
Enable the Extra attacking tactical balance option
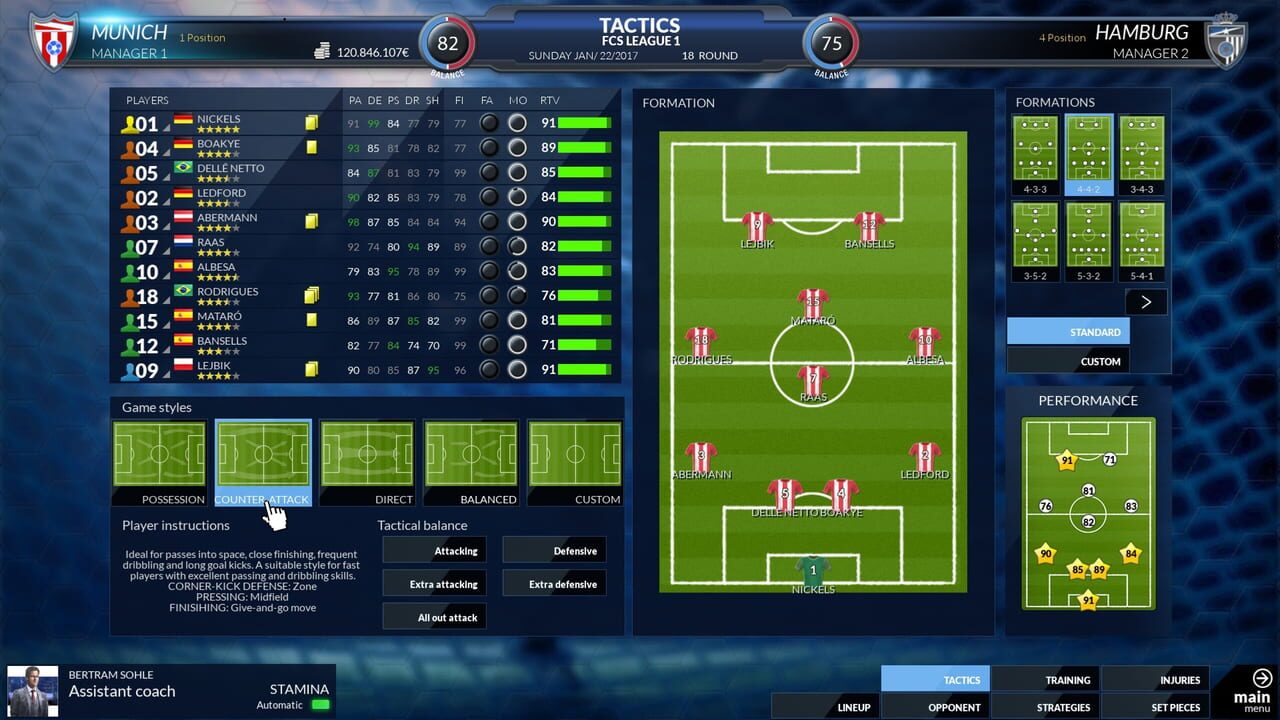pos(434,583)
